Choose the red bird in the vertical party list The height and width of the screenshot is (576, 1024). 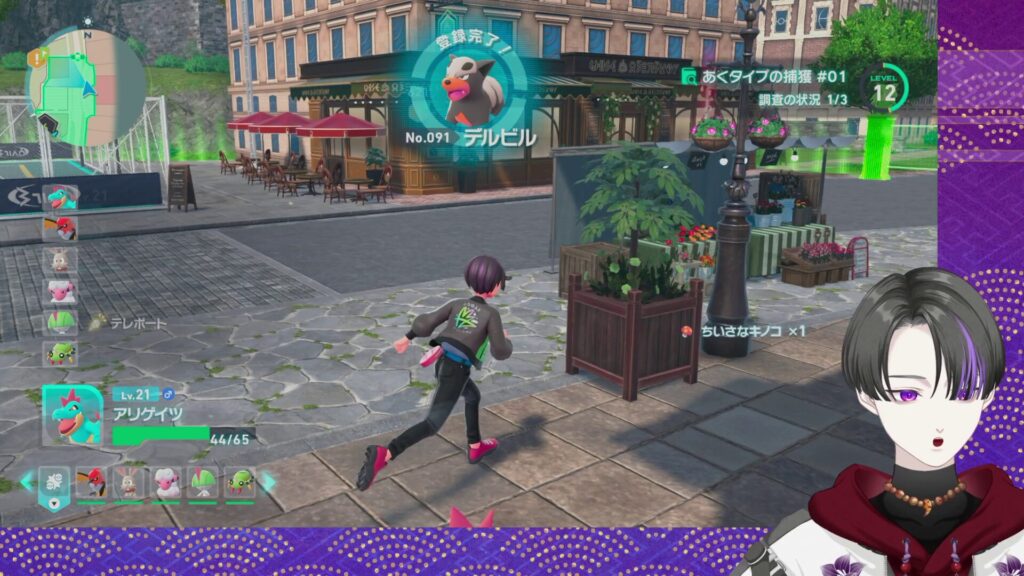[61, 226]
